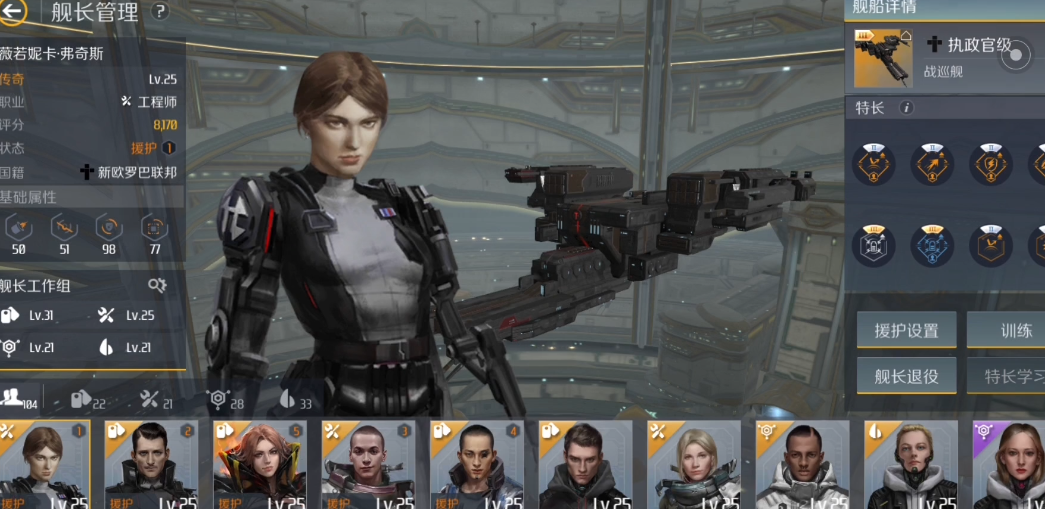Open the help question mark icon
This screenshot has width=1045, height=509.
click(160, 12)
